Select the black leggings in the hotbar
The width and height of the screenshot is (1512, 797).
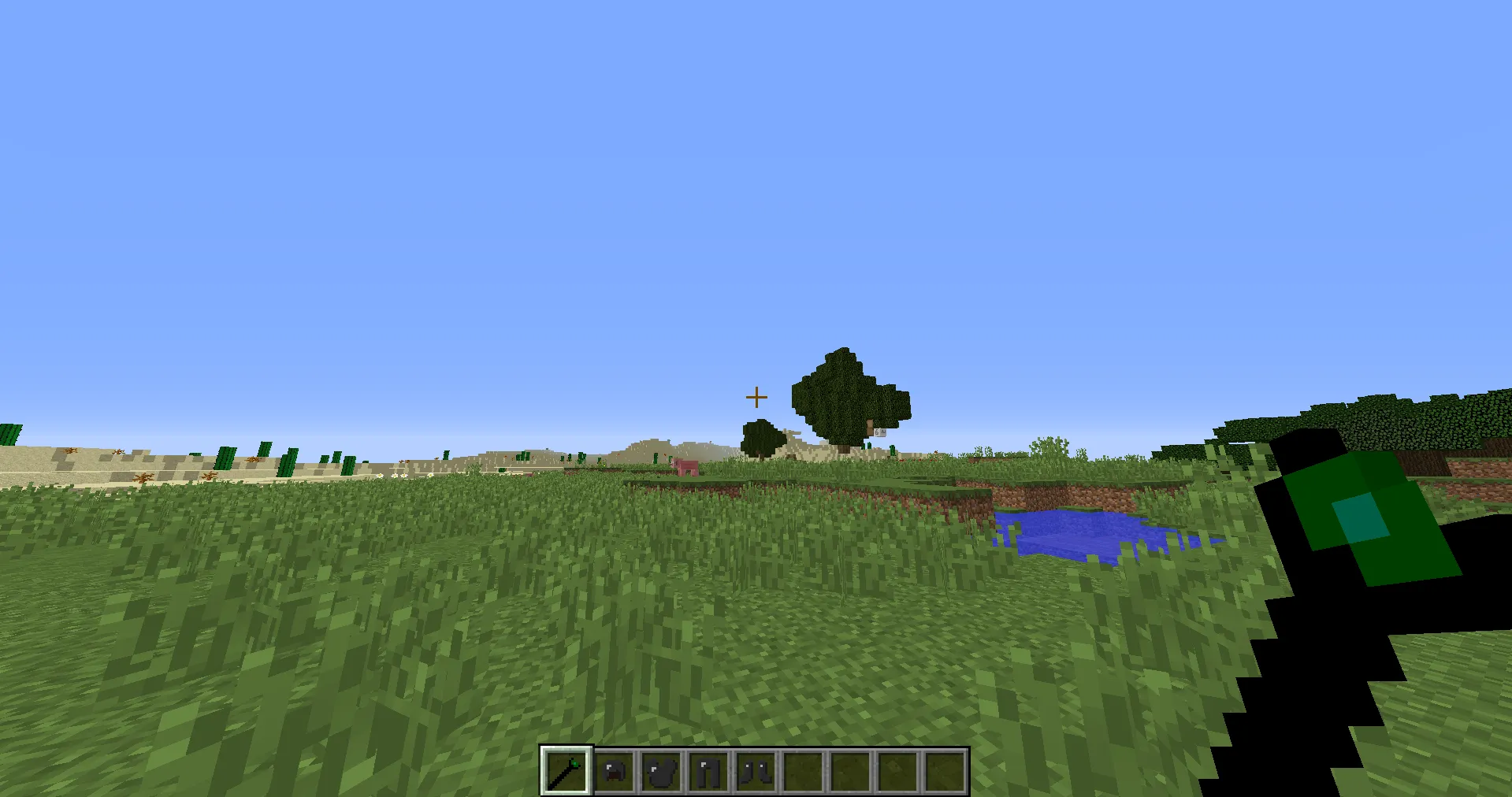coord(708,771)
